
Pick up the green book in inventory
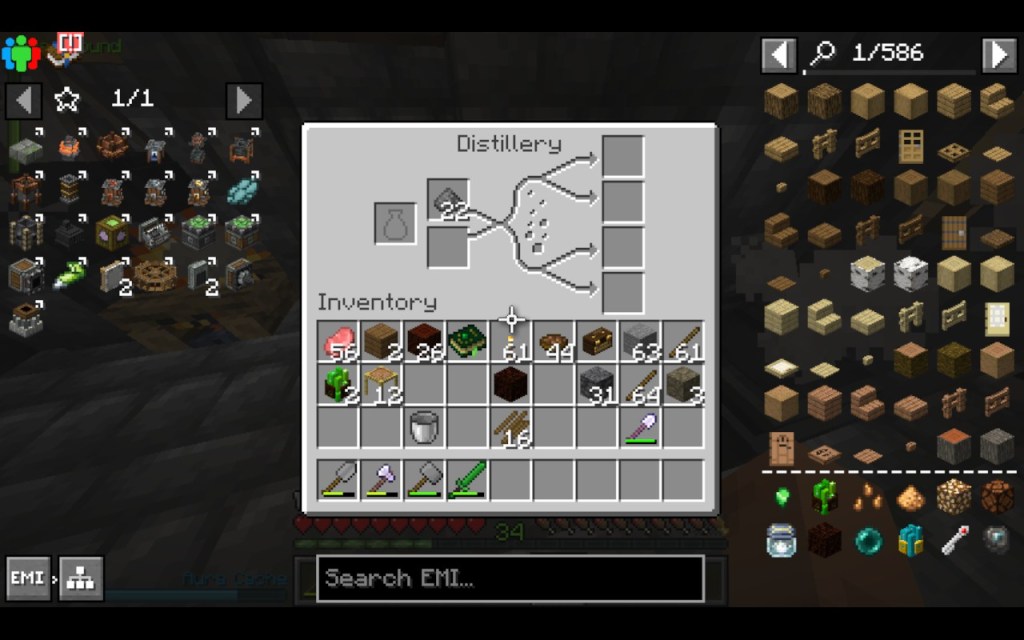tap(467, 342)
